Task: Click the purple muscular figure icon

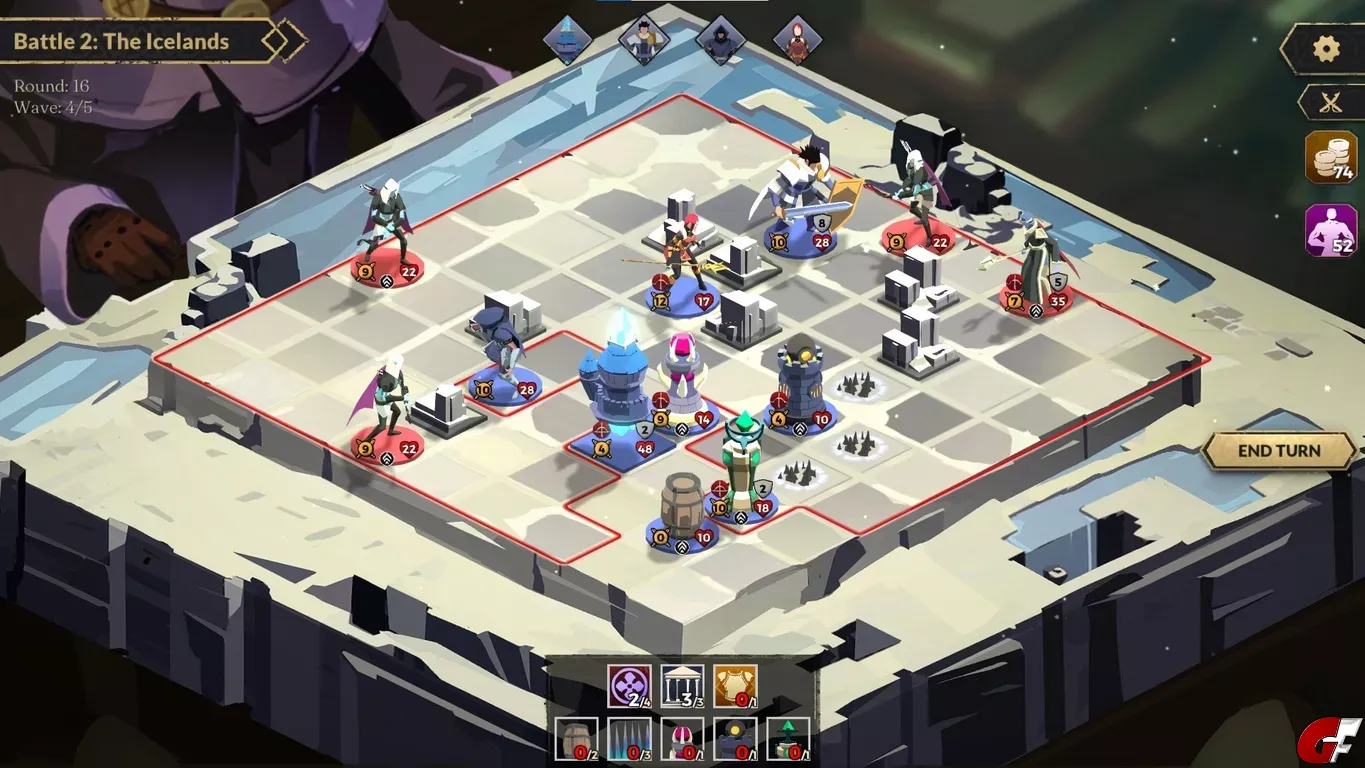Action: coord(1331,230)
